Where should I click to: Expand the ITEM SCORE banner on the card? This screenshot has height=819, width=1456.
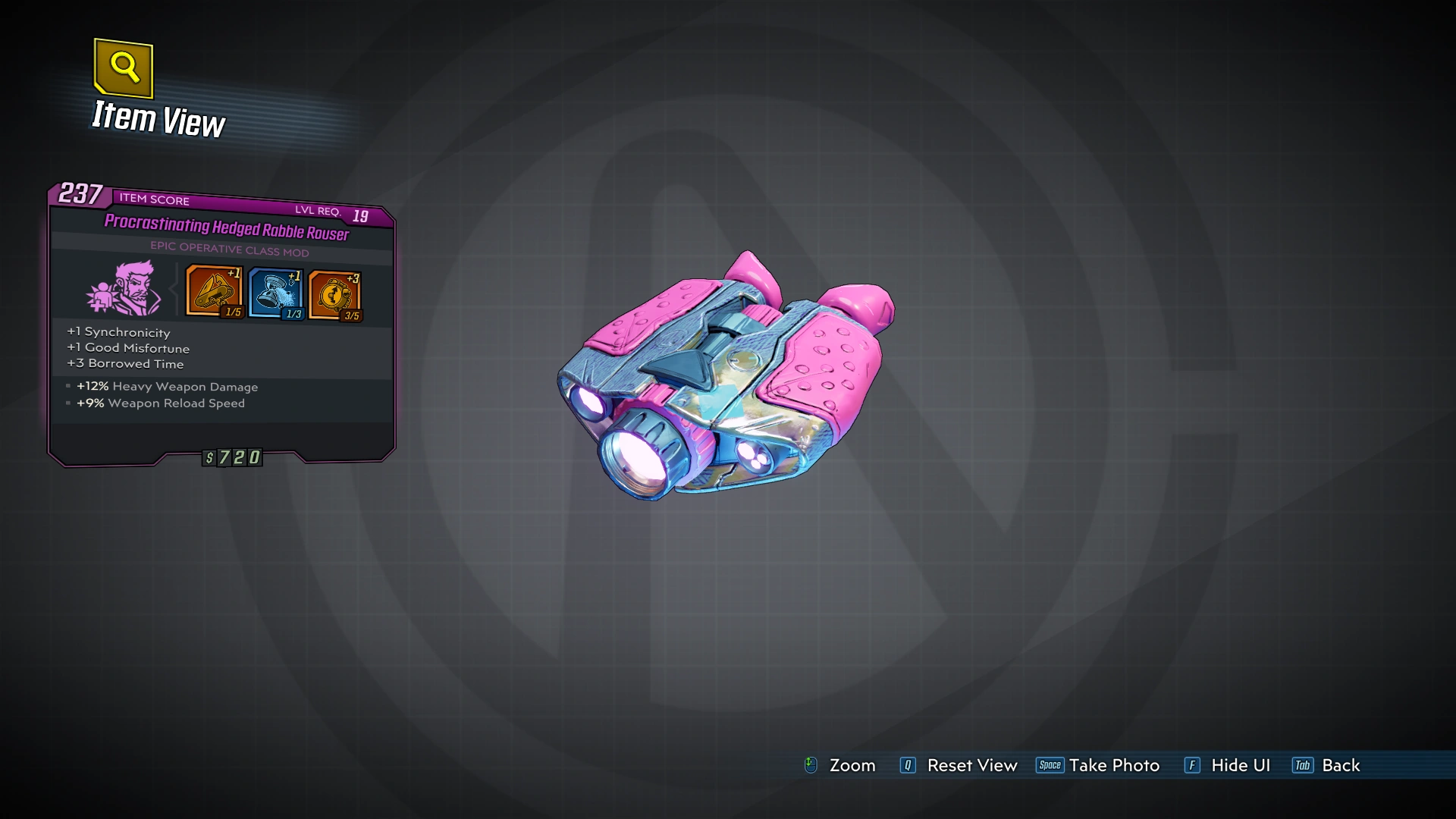pos(152,201)
